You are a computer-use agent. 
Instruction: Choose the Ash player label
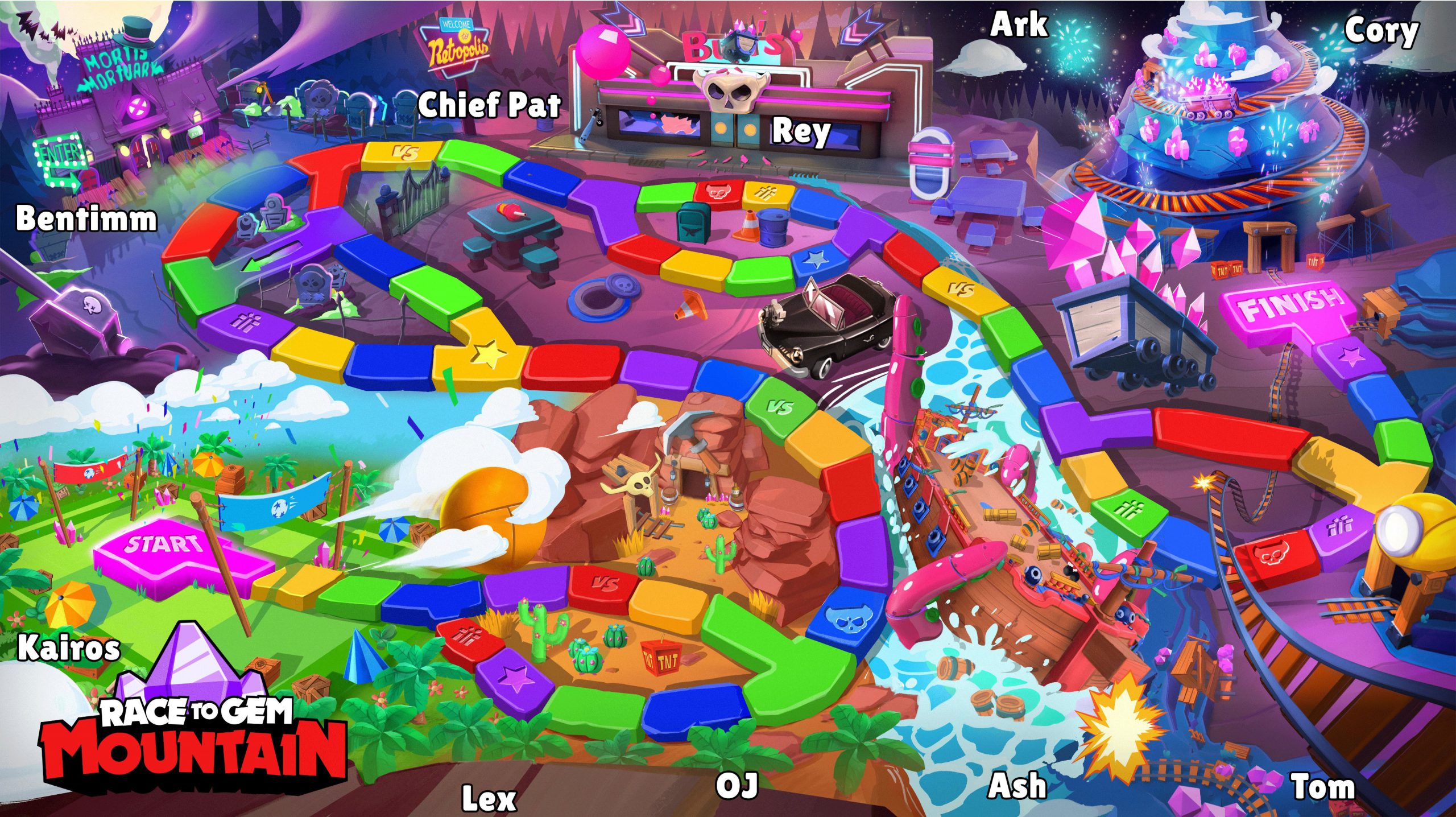tap(1017, 786)
